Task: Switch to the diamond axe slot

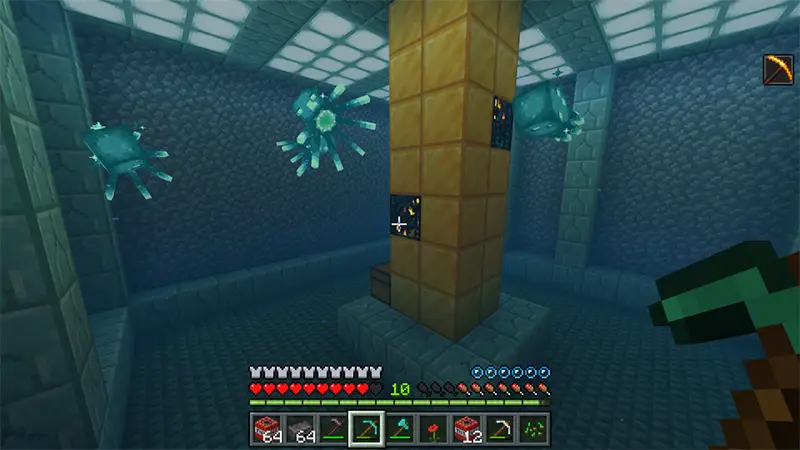Action: coord(400,427)
